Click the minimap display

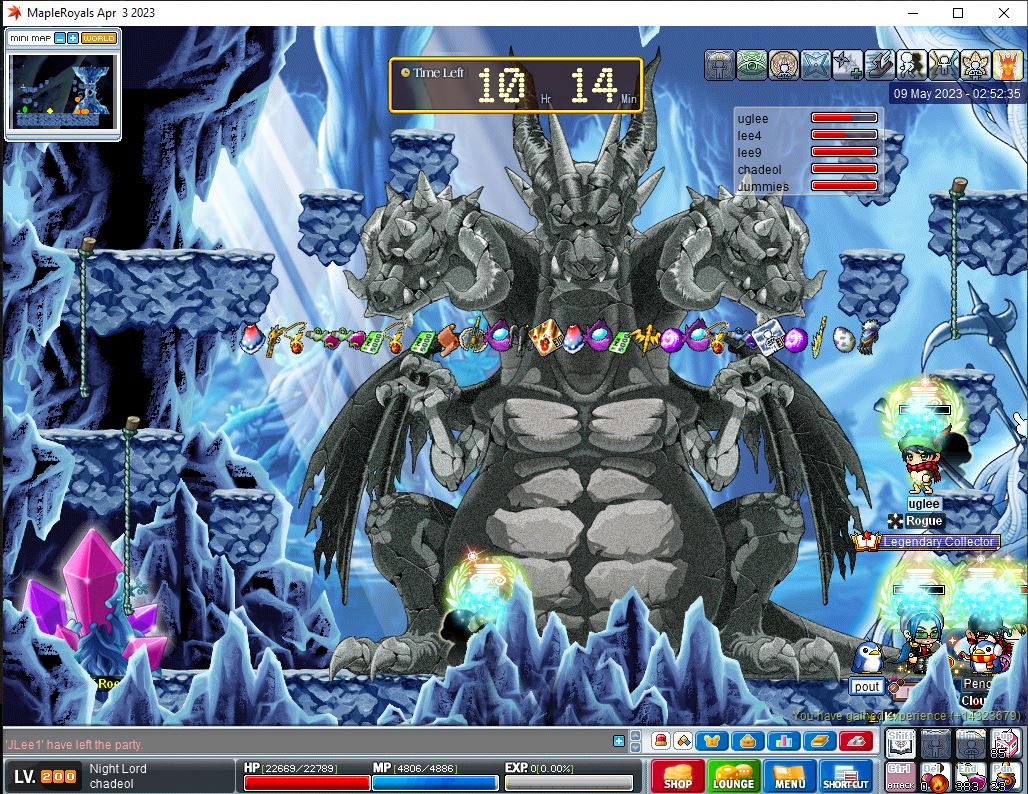63,90
